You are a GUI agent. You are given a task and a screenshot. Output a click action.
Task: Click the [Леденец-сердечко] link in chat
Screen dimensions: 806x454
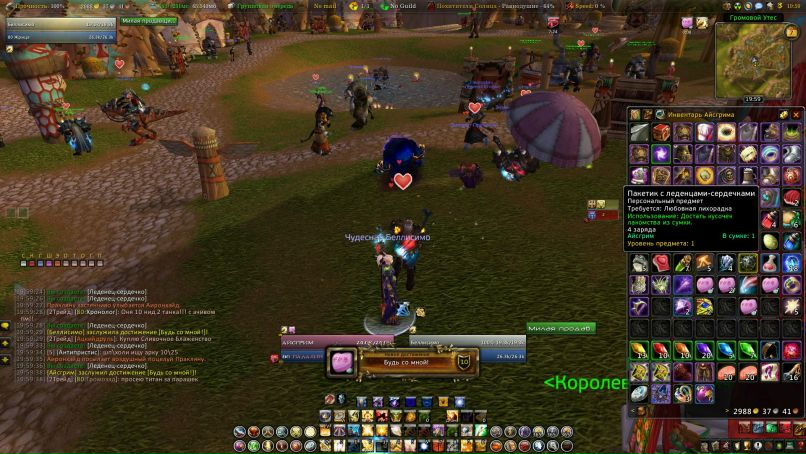(117, 291)
